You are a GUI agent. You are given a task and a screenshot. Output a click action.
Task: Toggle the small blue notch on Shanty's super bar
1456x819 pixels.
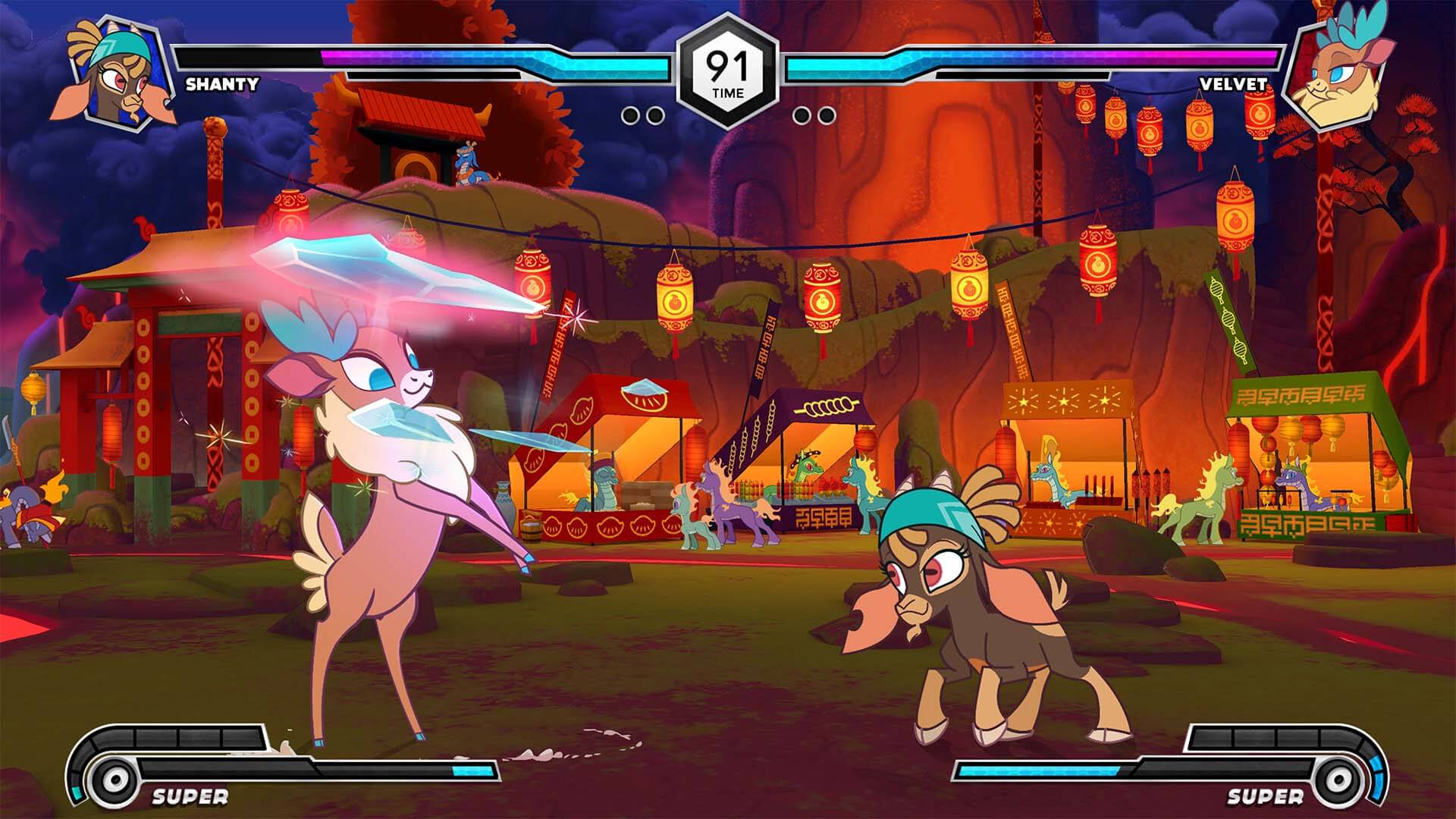(77, 793)
